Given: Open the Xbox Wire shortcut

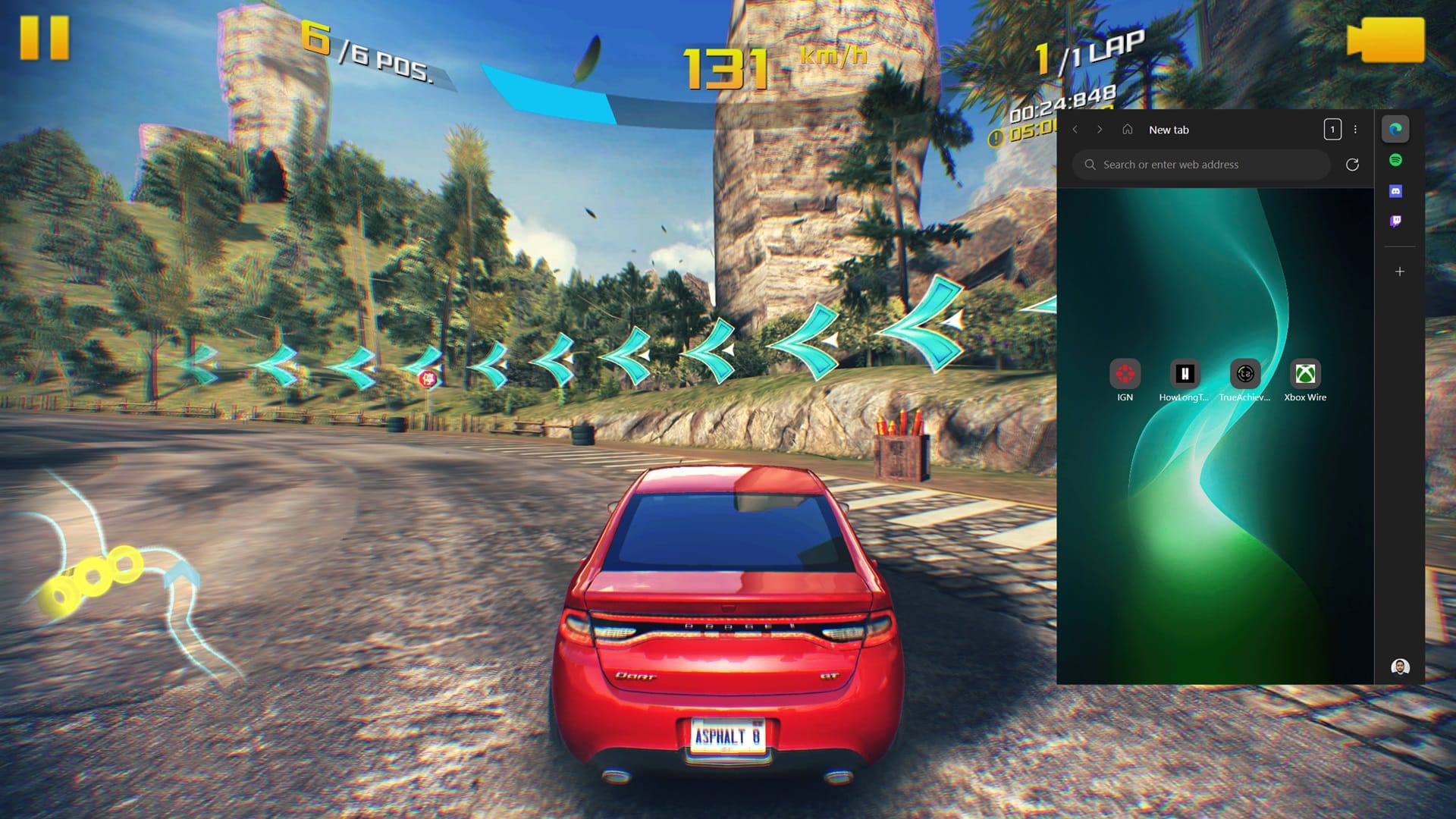Looking at the screenshot, I should [x=1305, y=374].
